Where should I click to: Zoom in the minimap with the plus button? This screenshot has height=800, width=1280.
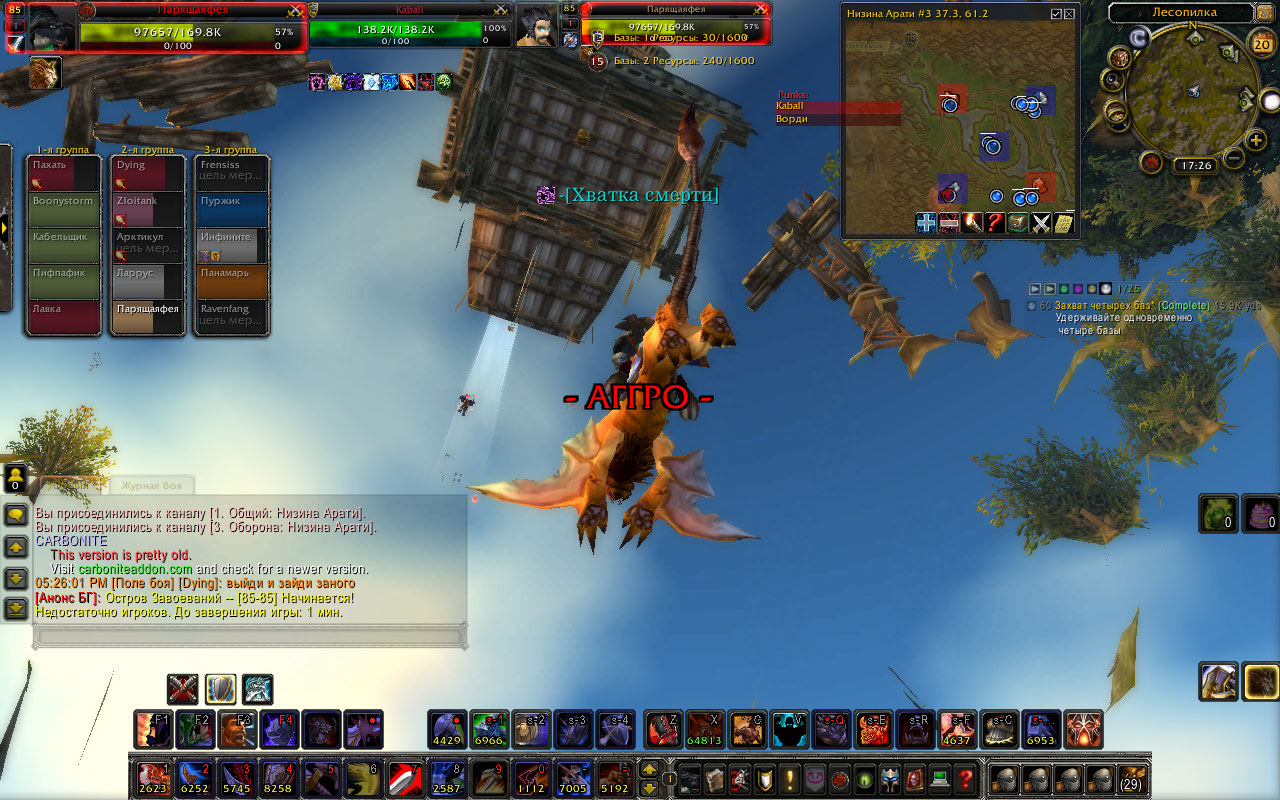pyautogui.click(x=1257, y=140)
